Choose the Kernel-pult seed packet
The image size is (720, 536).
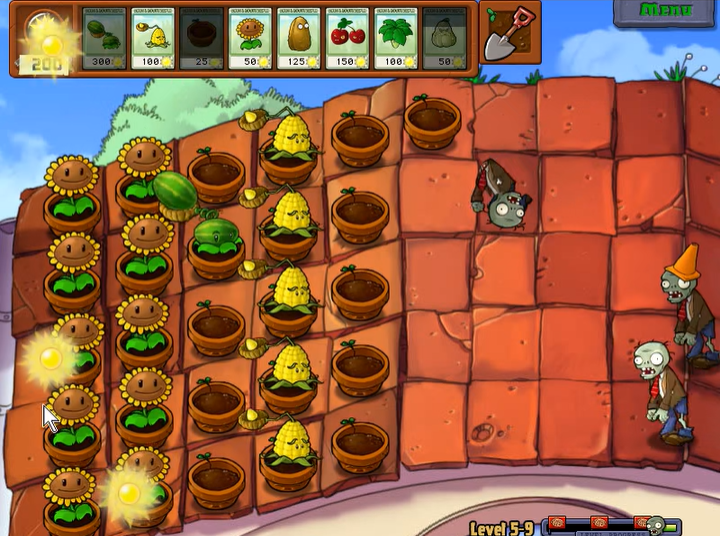click(153, 39)
